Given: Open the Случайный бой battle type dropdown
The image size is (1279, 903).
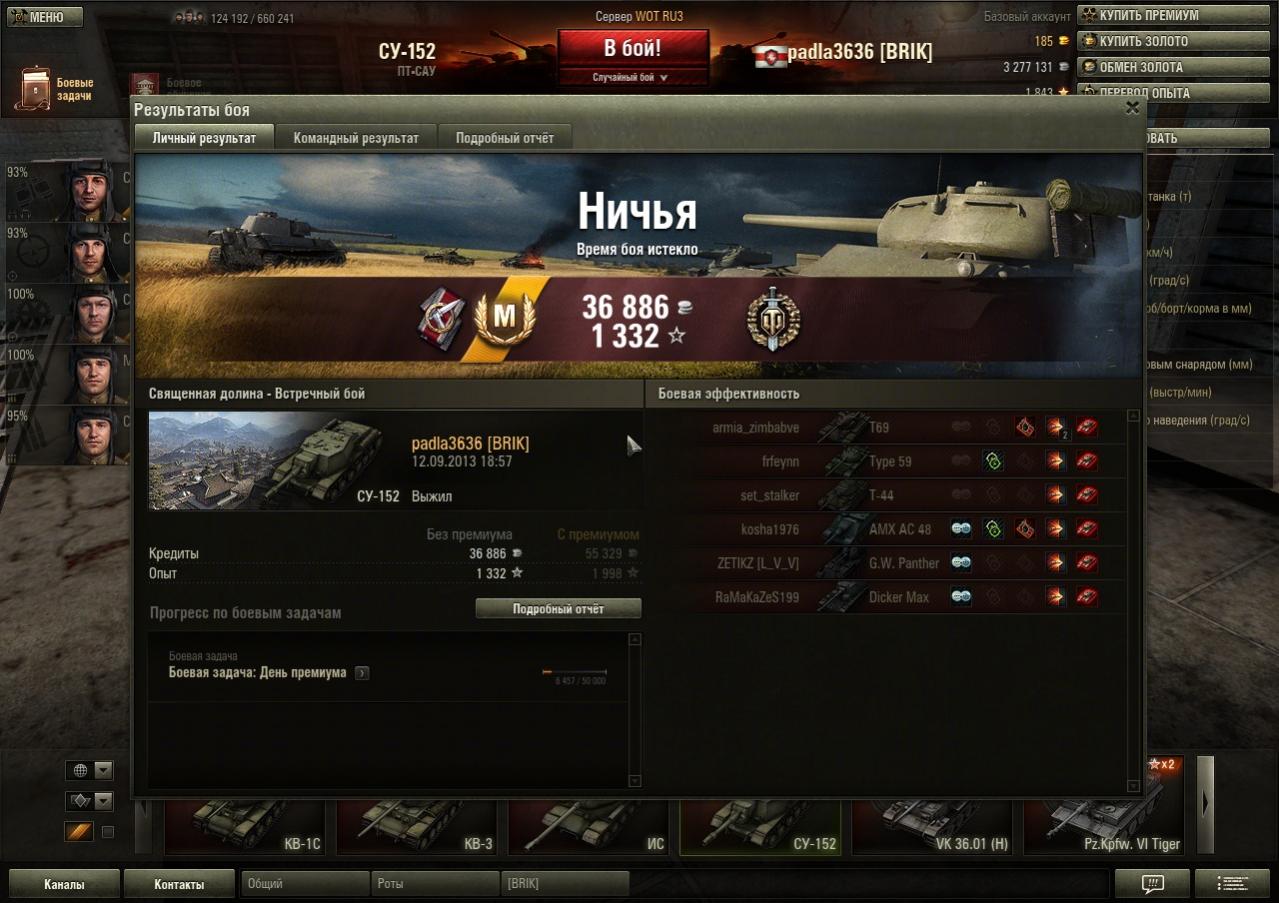Looking at the screenshot, I should click(x=633, y=77).
